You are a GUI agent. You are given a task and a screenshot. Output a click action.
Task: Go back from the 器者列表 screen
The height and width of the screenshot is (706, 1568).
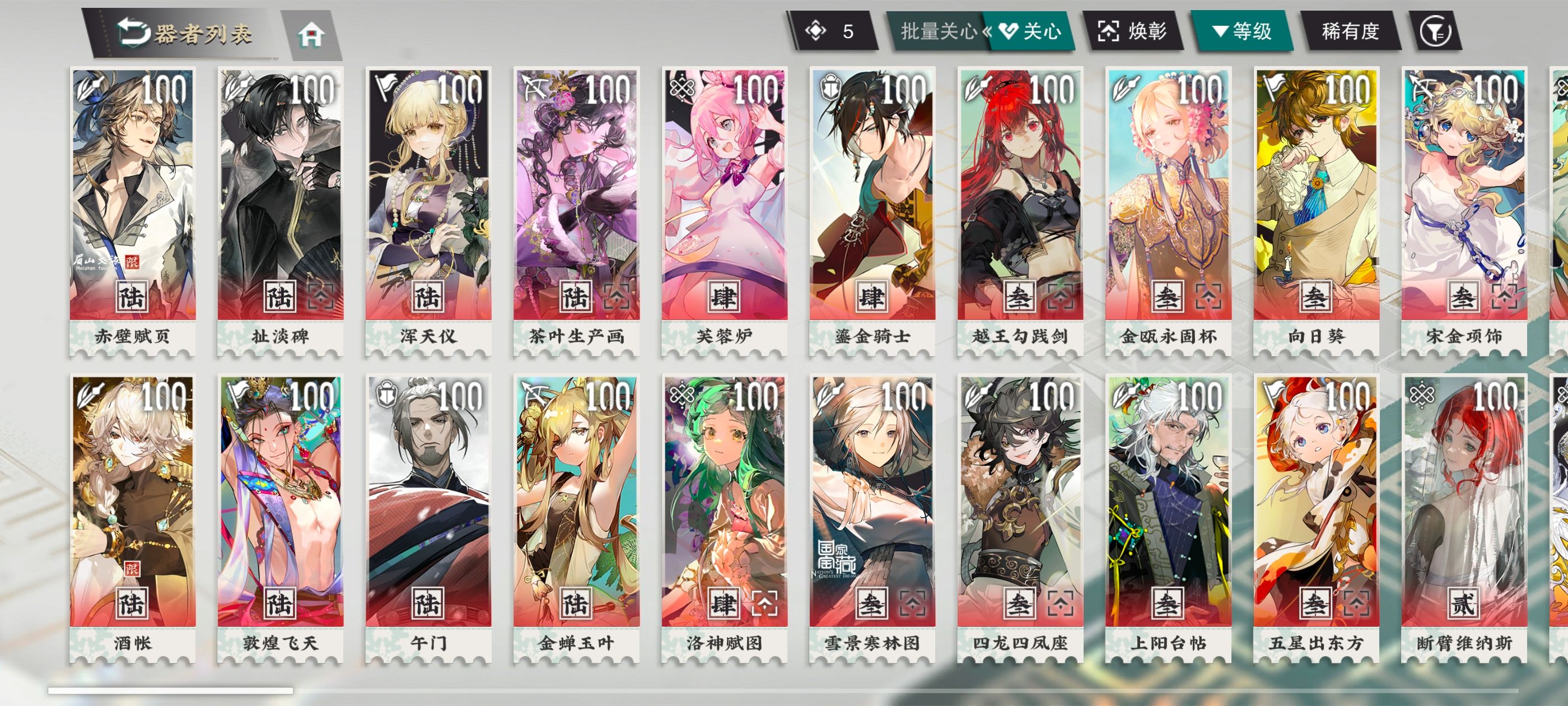[x=133, y=32]
